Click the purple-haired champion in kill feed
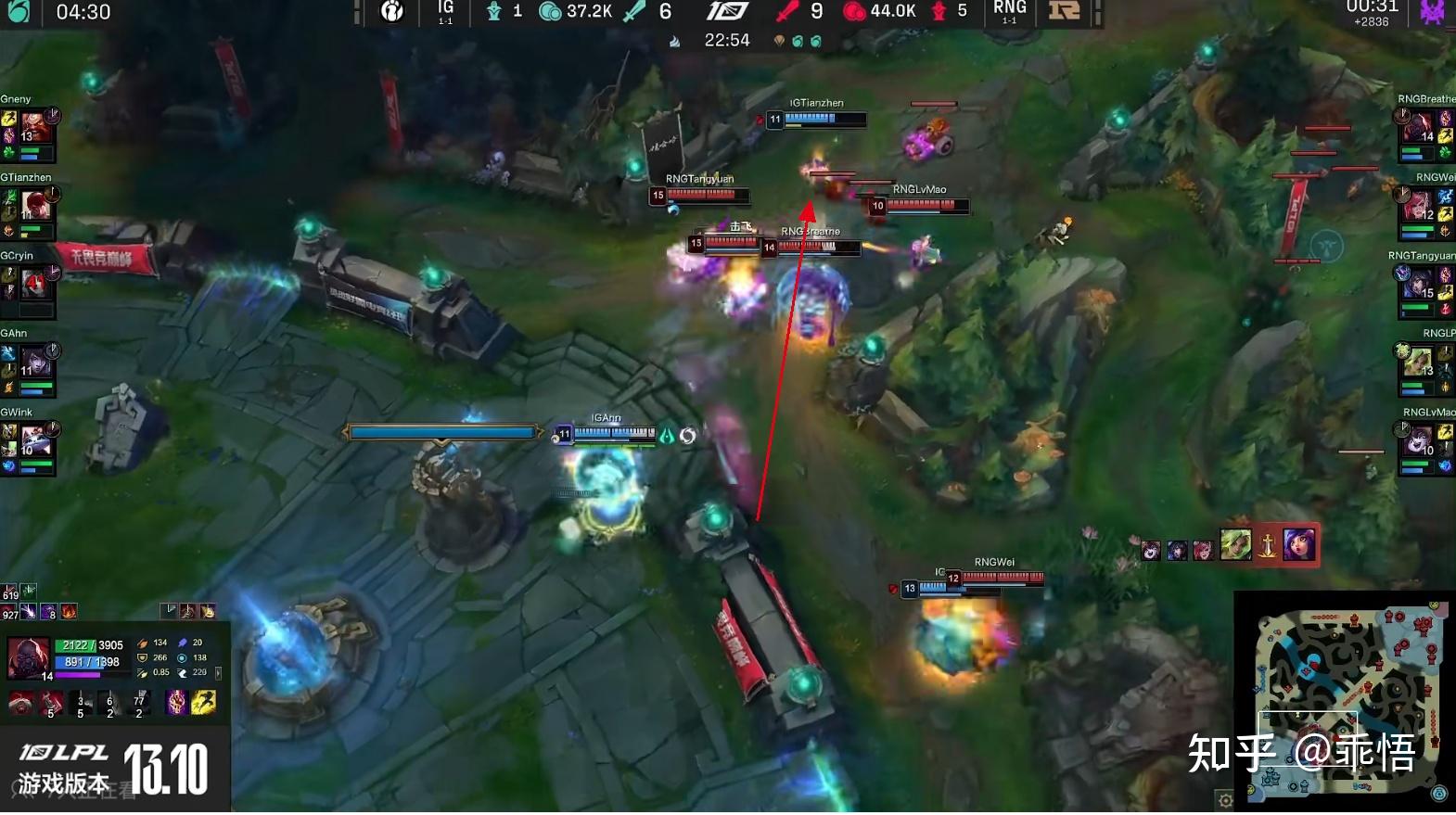The width and height of the screenshot is (1456, 815). coord(1298,545)
